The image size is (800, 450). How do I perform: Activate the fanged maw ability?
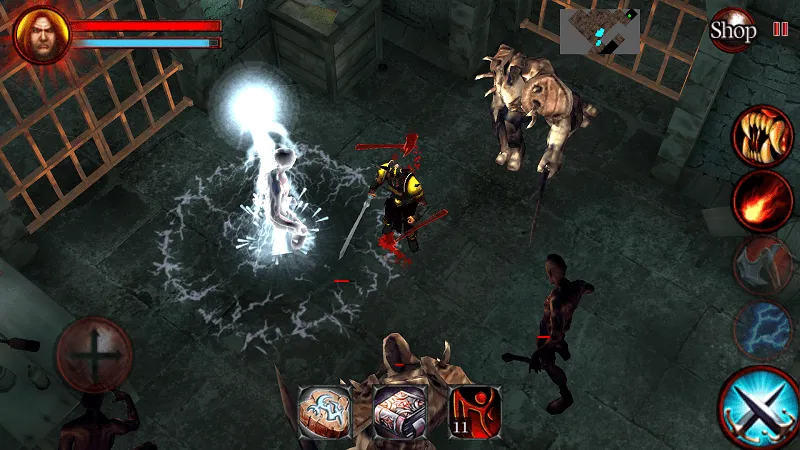click(762, 134)
